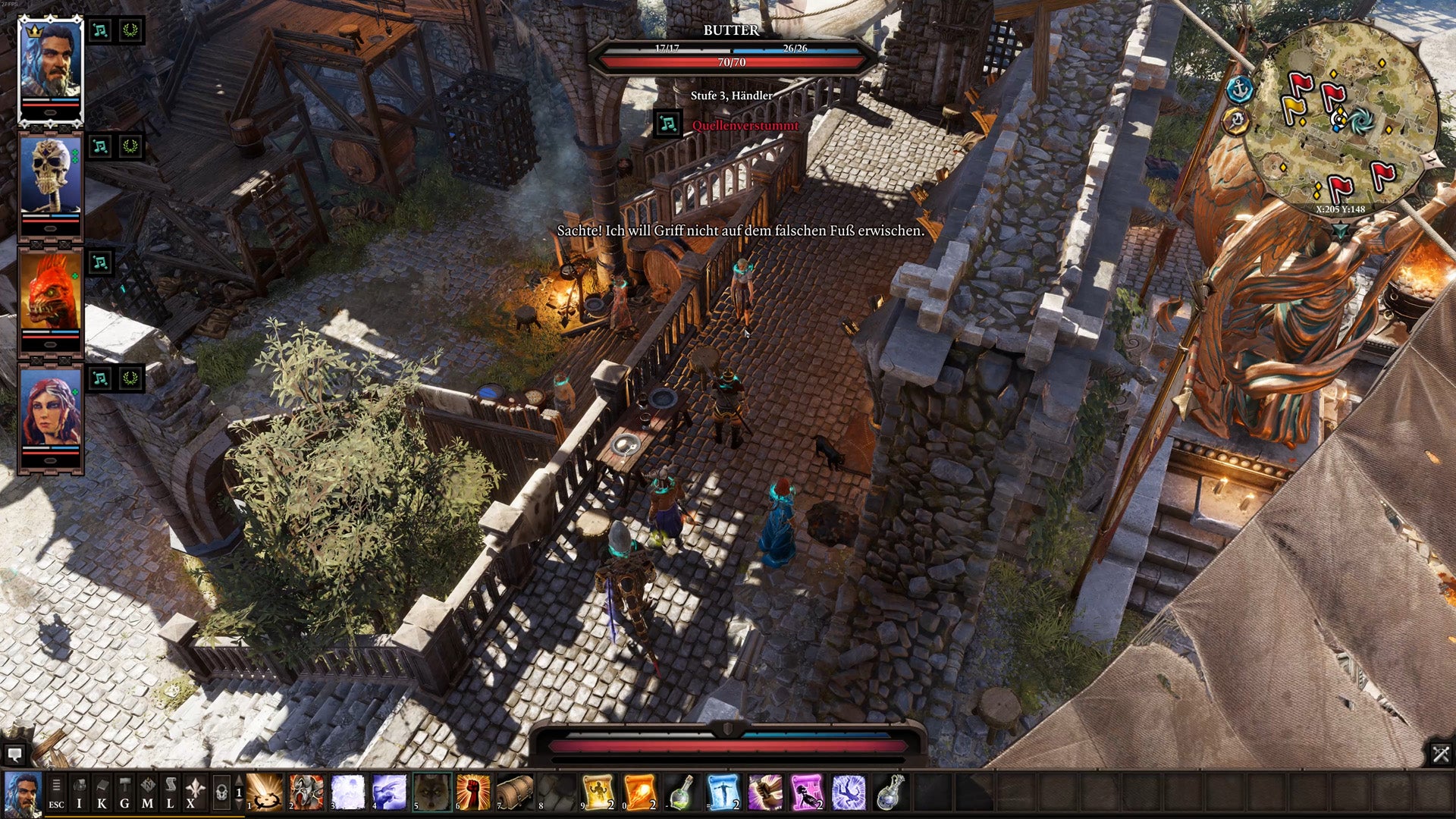Screen dimensions: 1456x819
Task: Click the up arrow to change hotbar page
Action: [239, 781]
